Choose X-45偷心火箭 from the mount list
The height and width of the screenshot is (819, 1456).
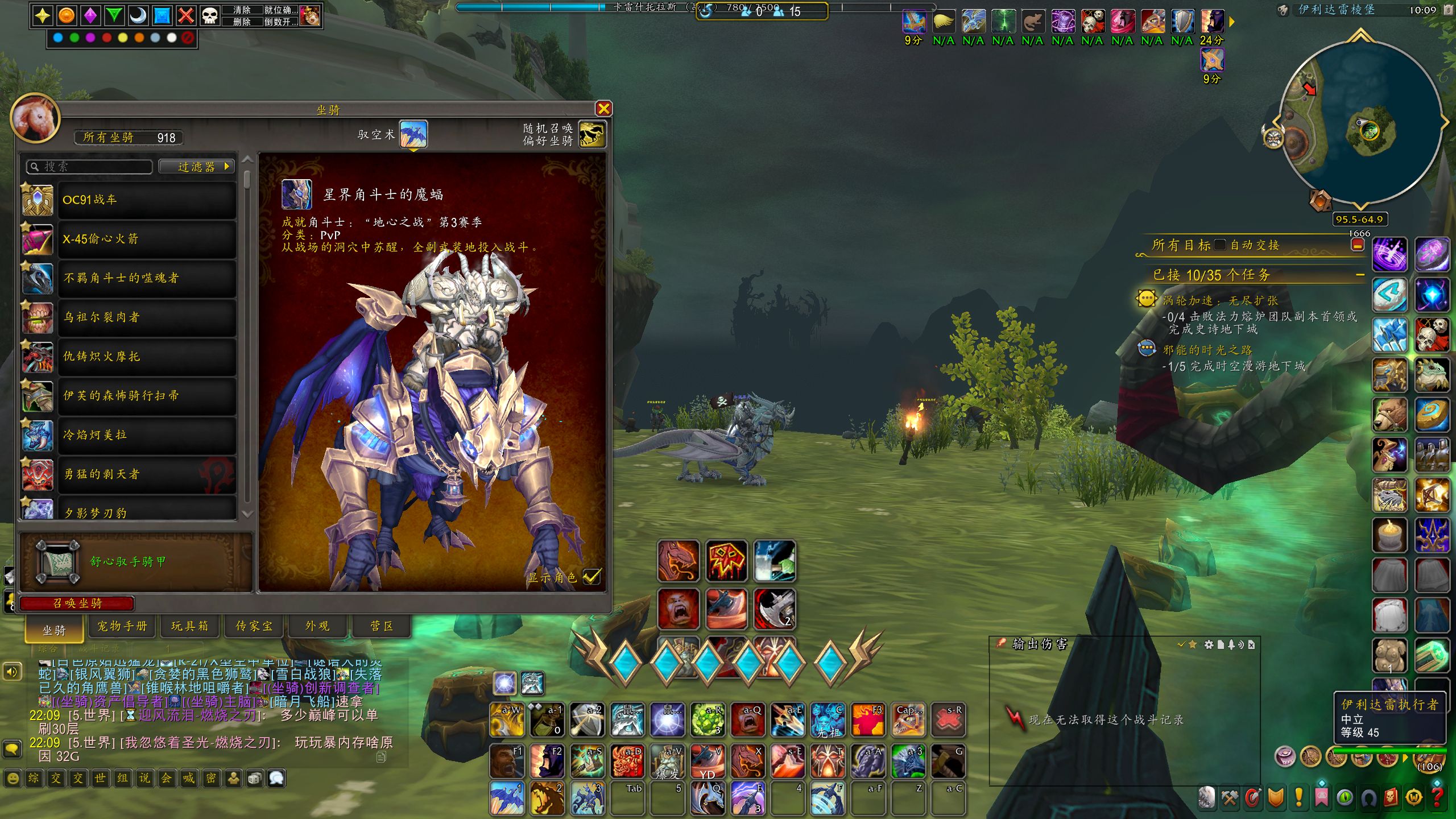146,239
